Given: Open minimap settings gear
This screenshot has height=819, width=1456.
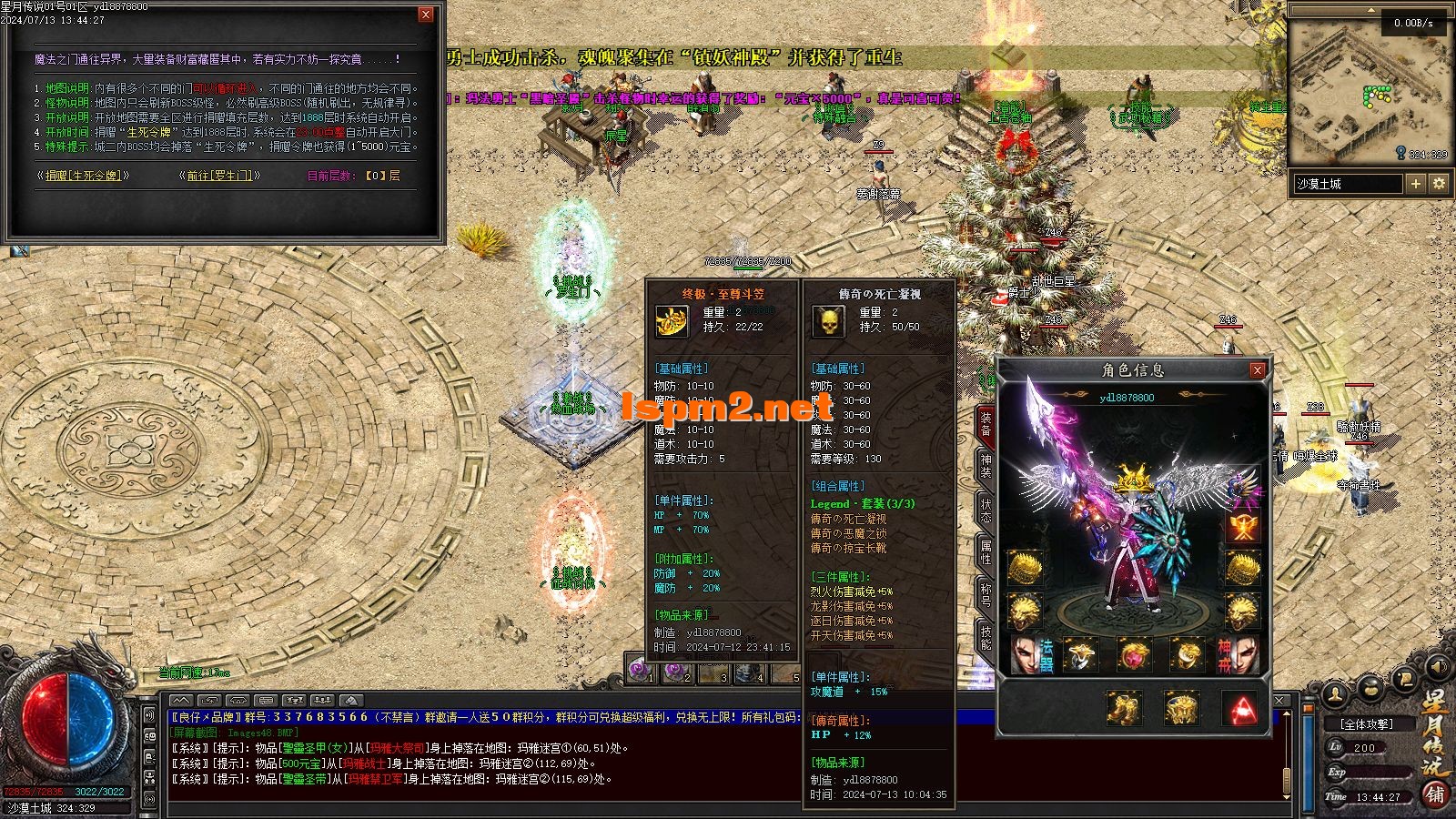Looking at the screenshot, I should [x=1439, y=184].
